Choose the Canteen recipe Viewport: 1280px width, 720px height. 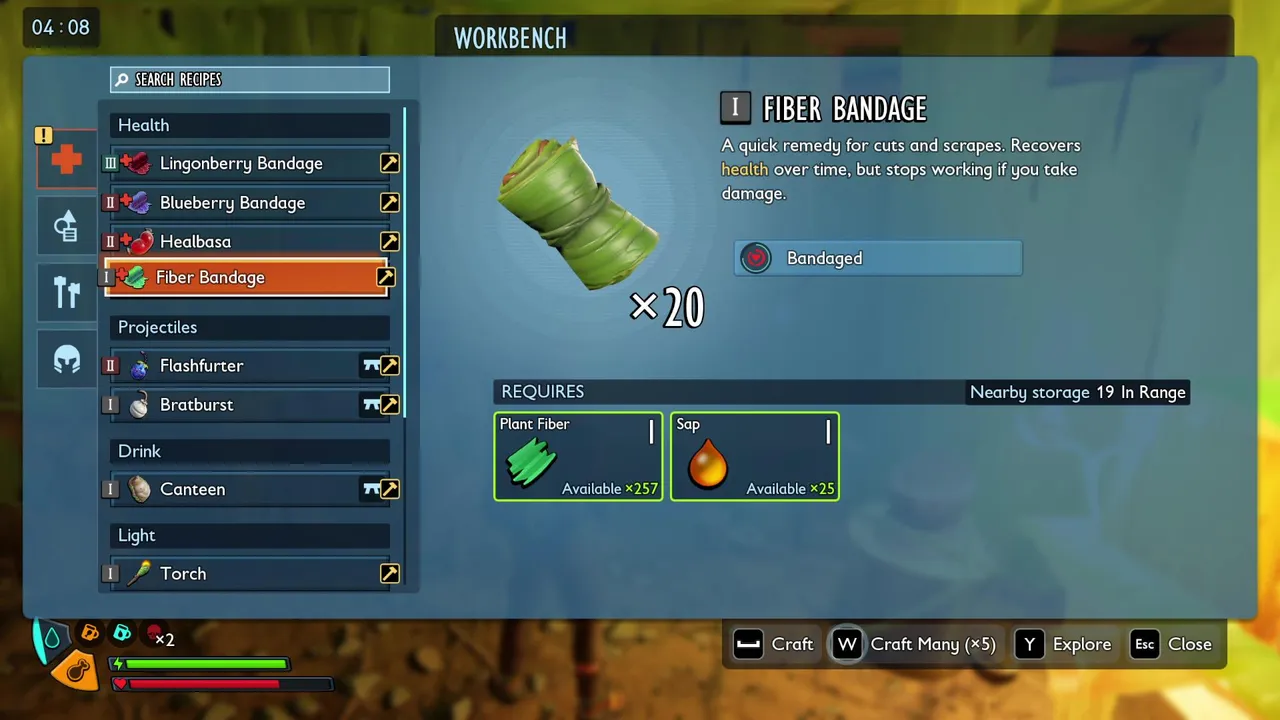point(193,489)
